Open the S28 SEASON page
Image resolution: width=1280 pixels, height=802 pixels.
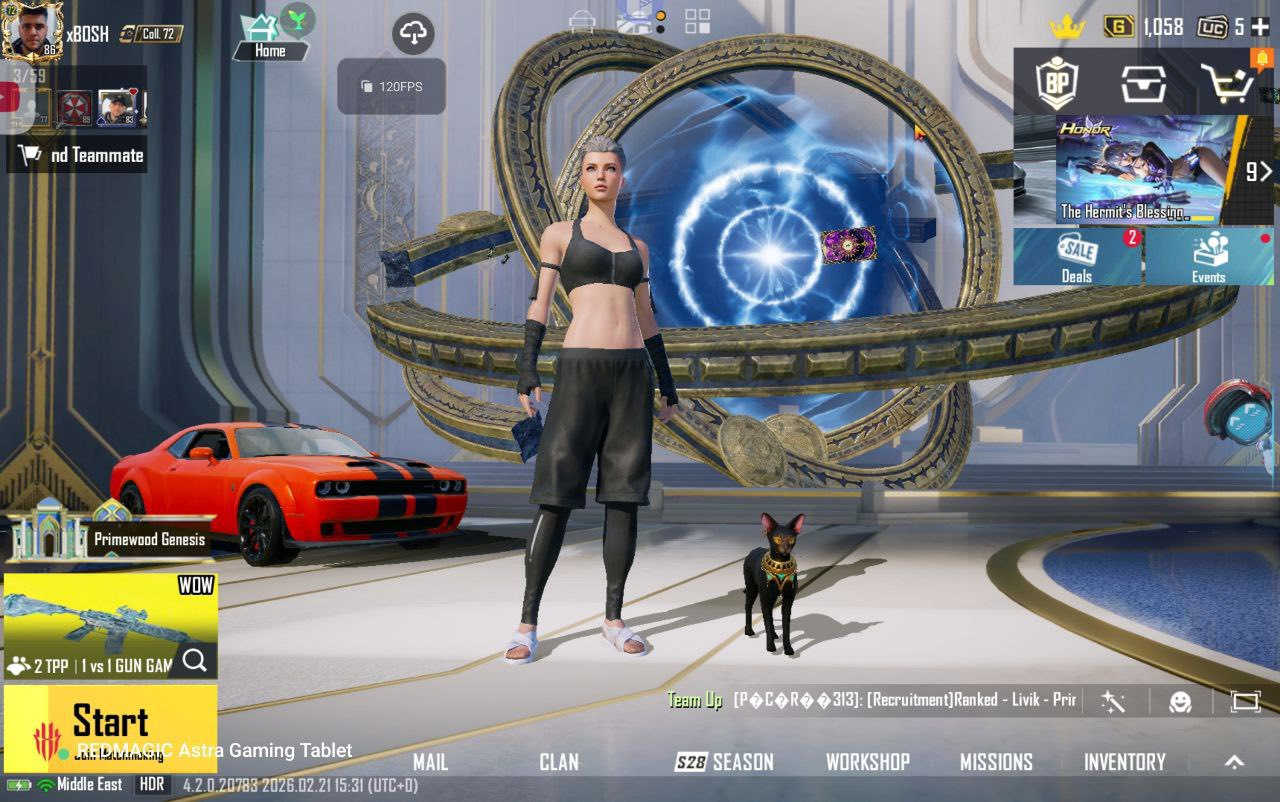tap(725, 762)
